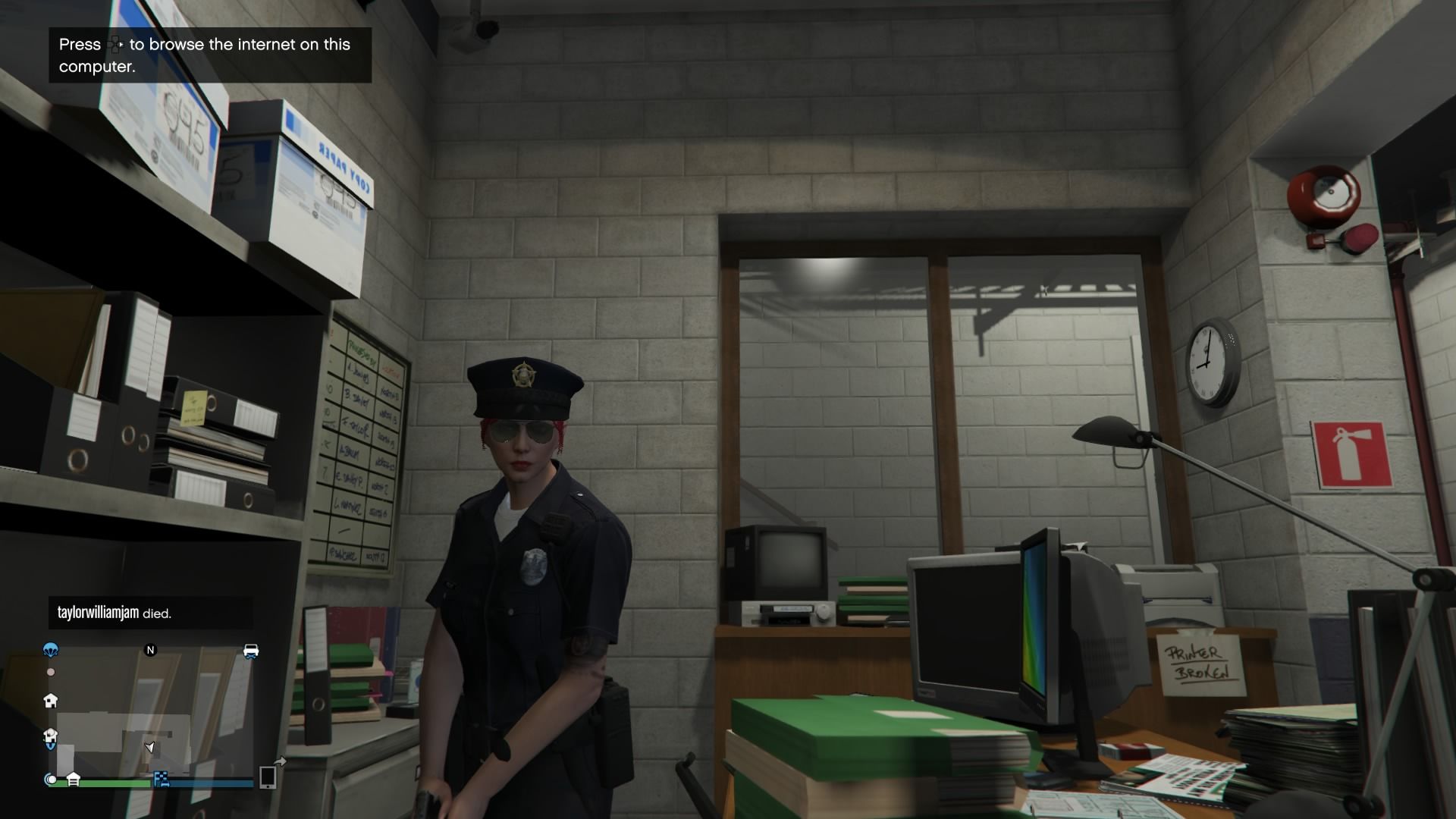The width and height of the screenshot is (1456, 819).
Task: Click the d-pad icon inside the internet prompt
Action: 115,45
